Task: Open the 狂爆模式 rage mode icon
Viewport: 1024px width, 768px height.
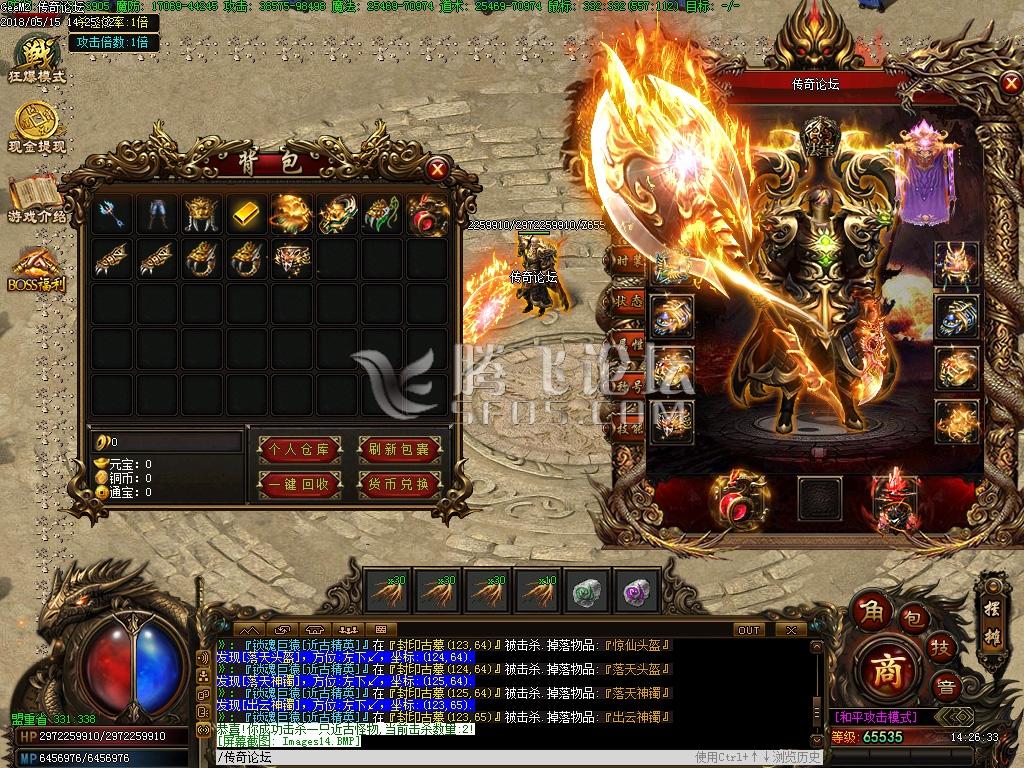Action: pos(37,58)
